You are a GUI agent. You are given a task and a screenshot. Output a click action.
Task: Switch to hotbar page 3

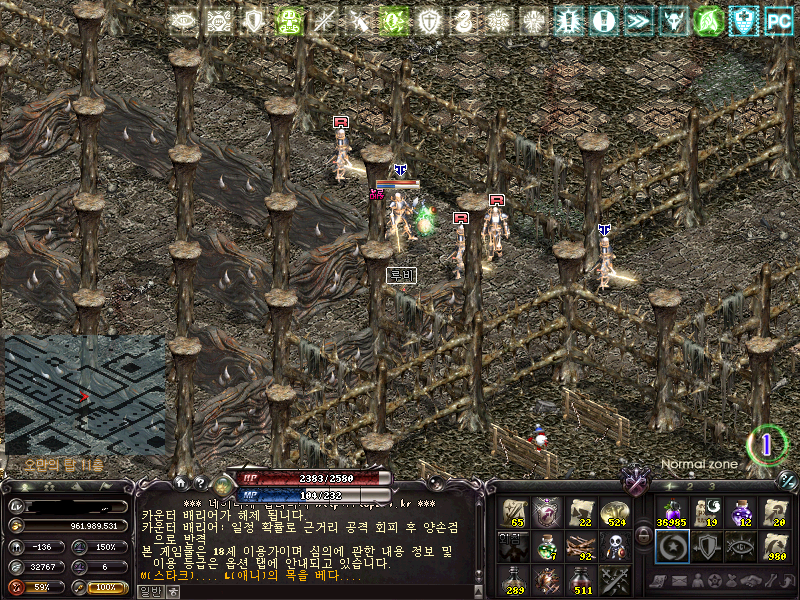pos(710,485)
